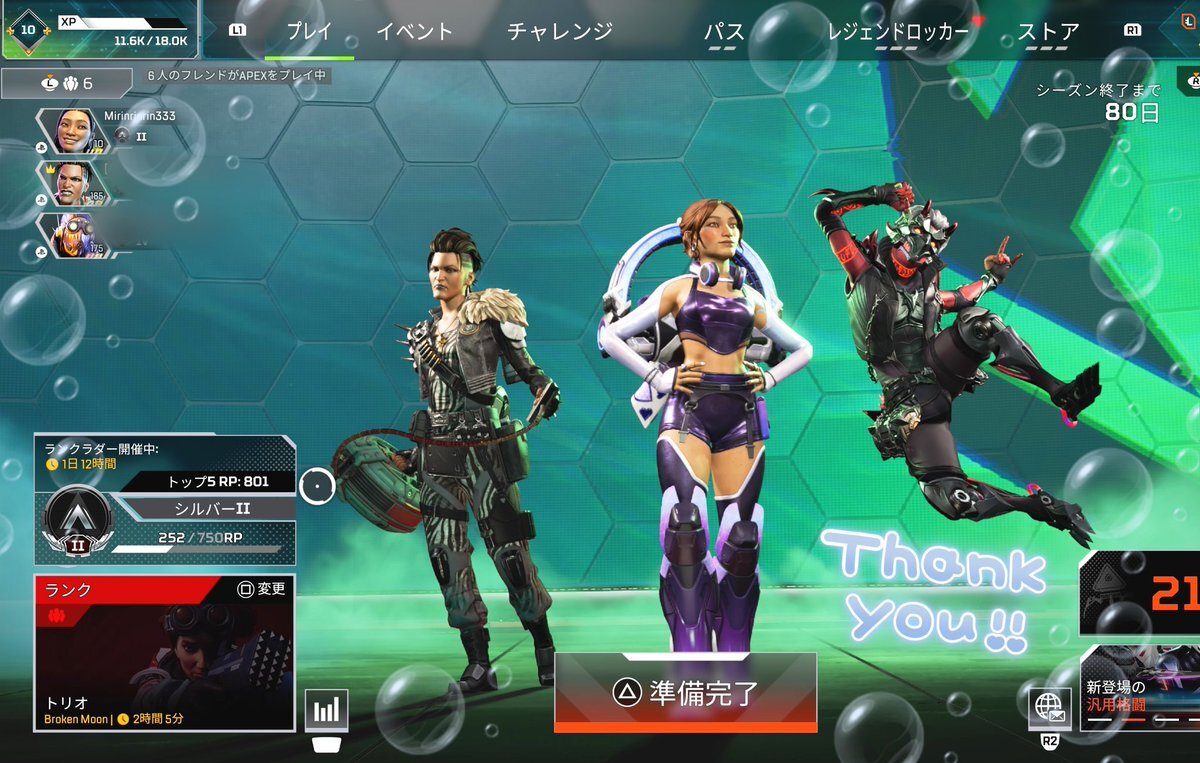Show the bar chart stats icon
This screenshot has width=1200, height=763.
click(327, 710)
